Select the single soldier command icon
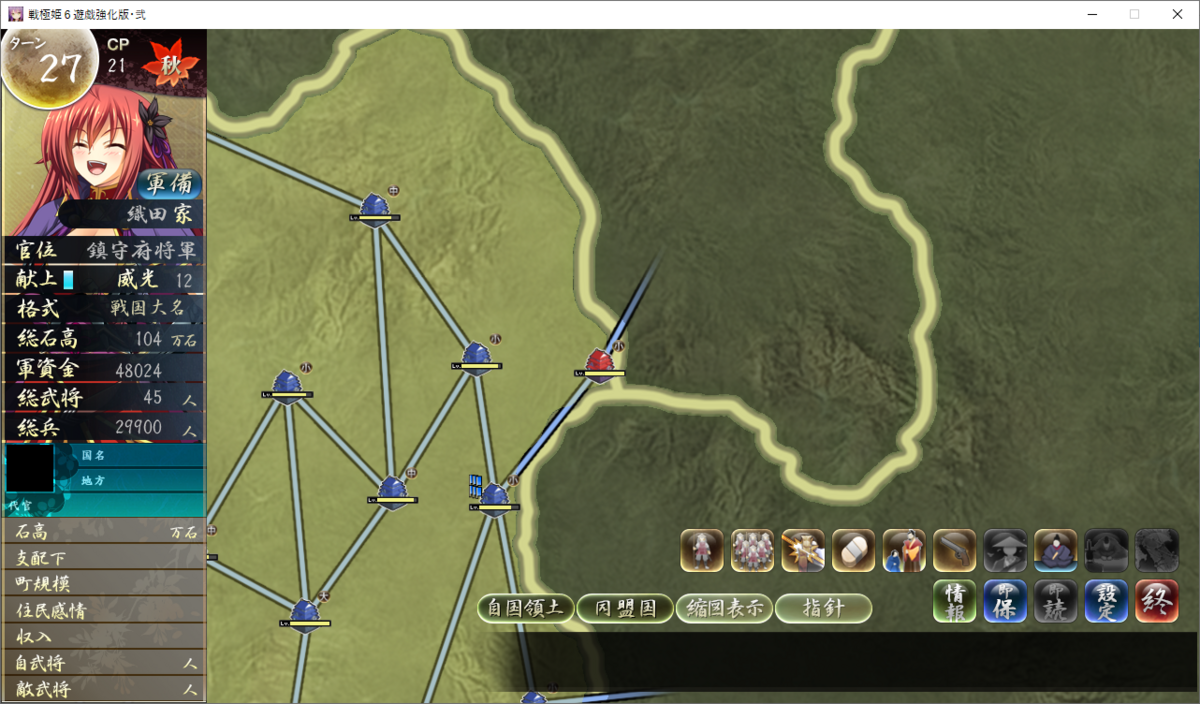Viewport: 1200px width, 704px height. pos(702,550)
